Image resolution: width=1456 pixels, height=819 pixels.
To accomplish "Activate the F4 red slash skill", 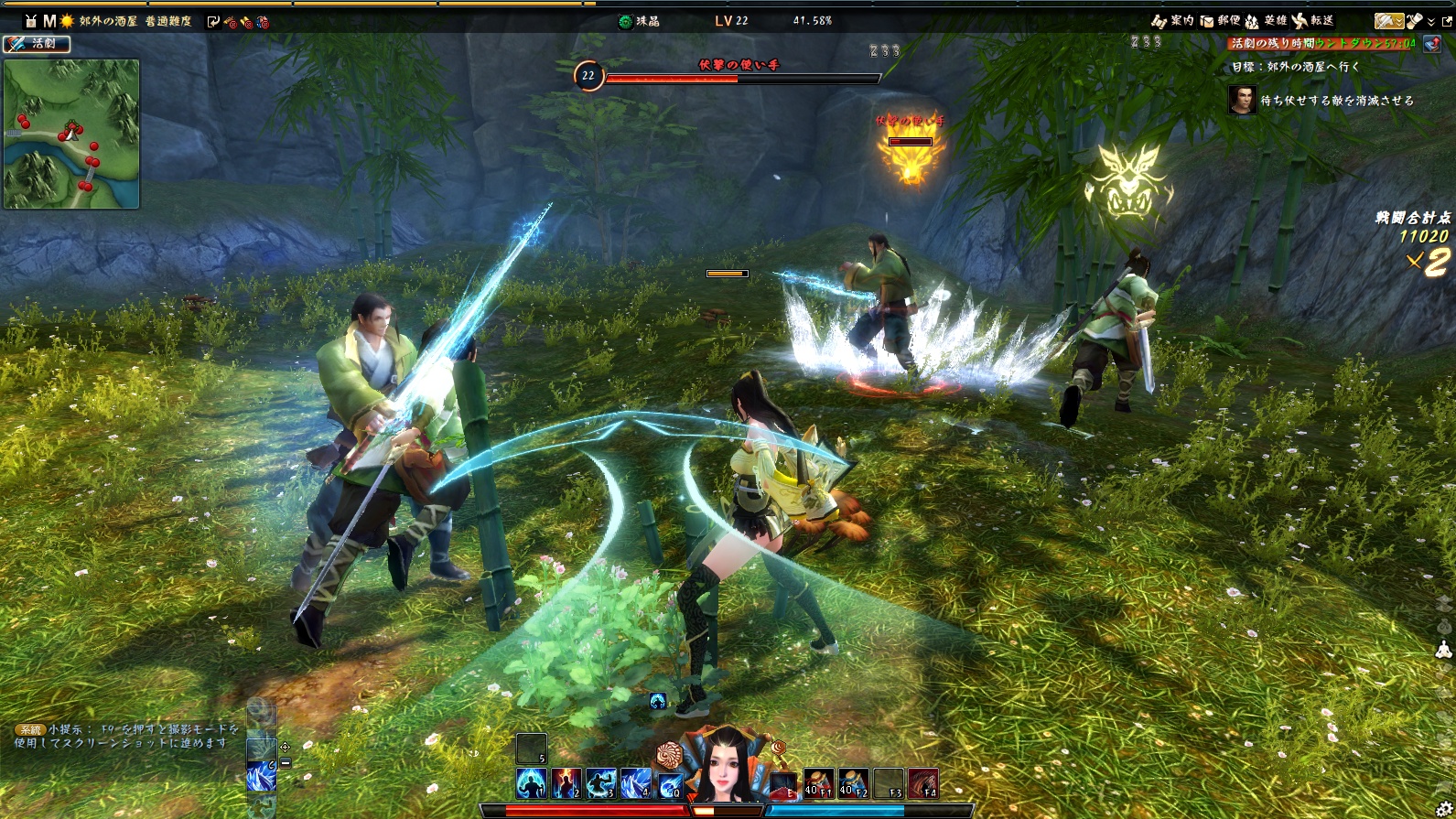I will tap(922, 783).
